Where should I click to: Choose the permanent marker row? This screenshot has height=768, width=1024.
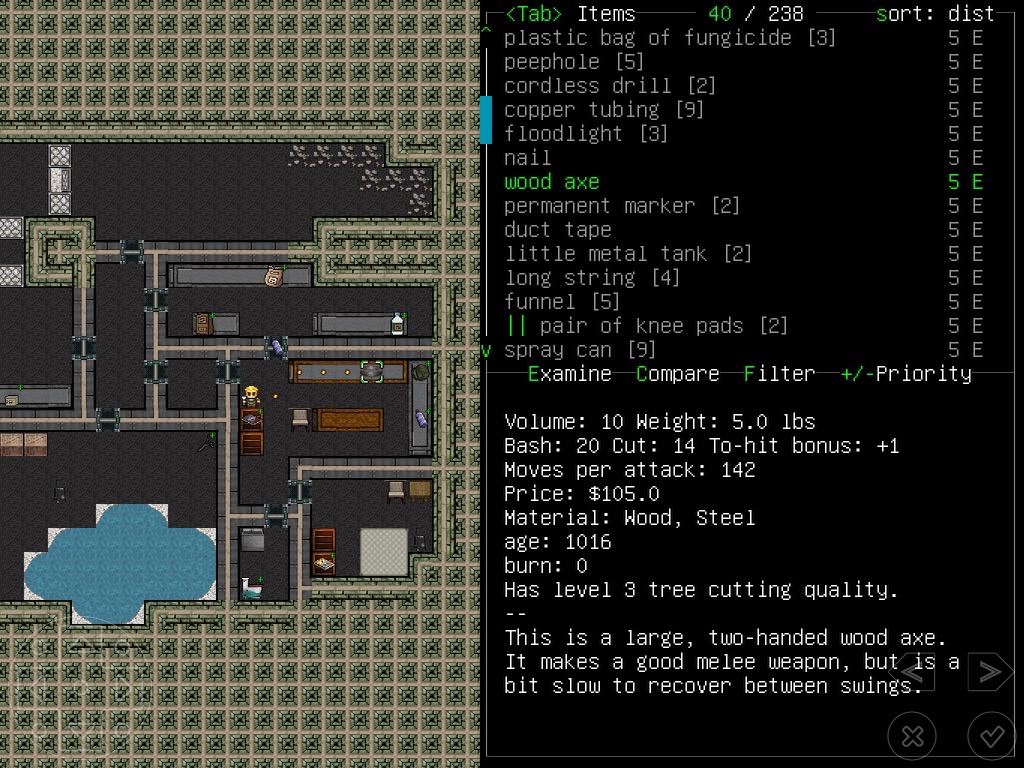(621, 206)
